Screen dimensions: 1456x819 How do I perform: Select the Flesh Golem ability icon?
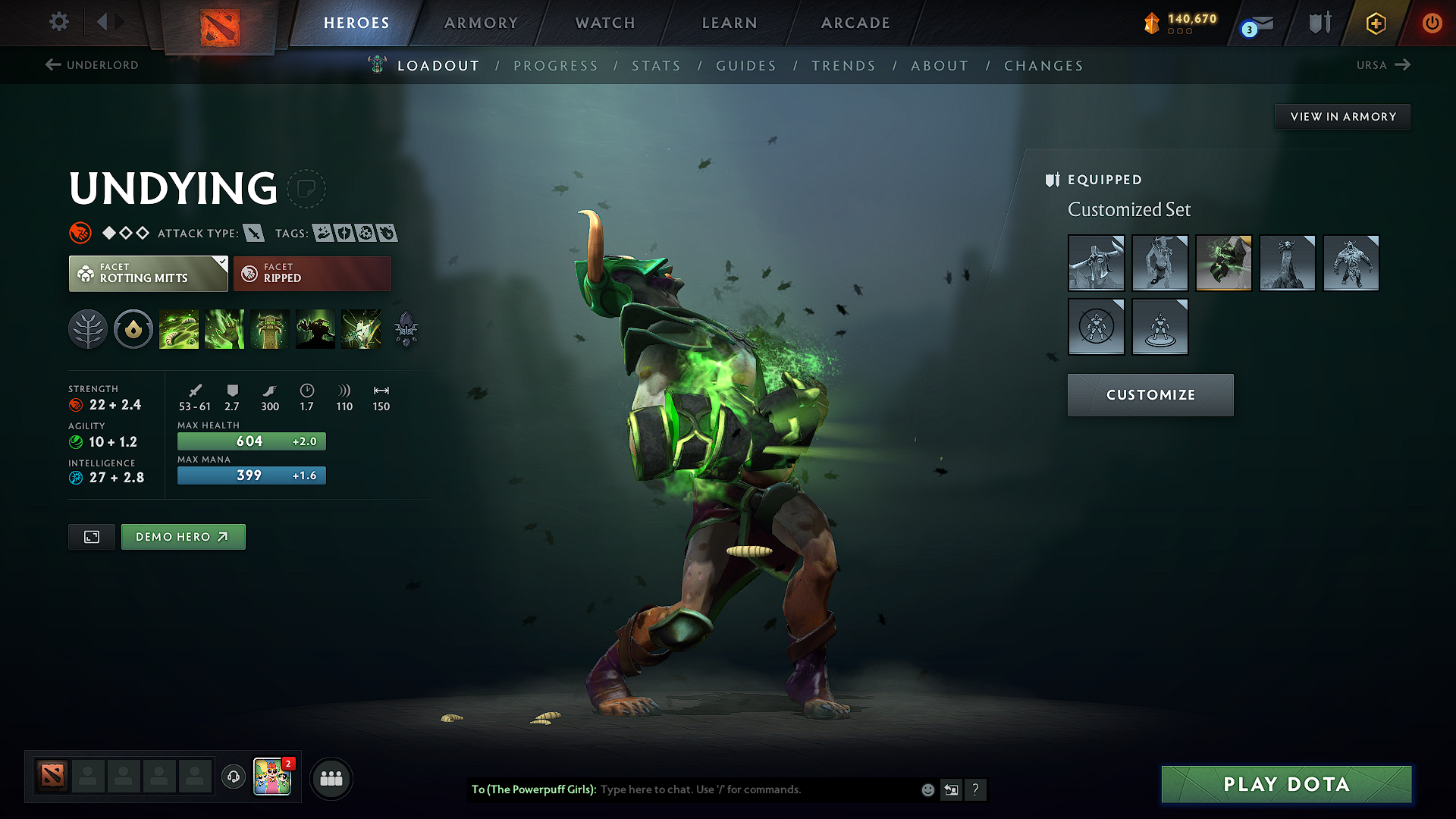315,329
